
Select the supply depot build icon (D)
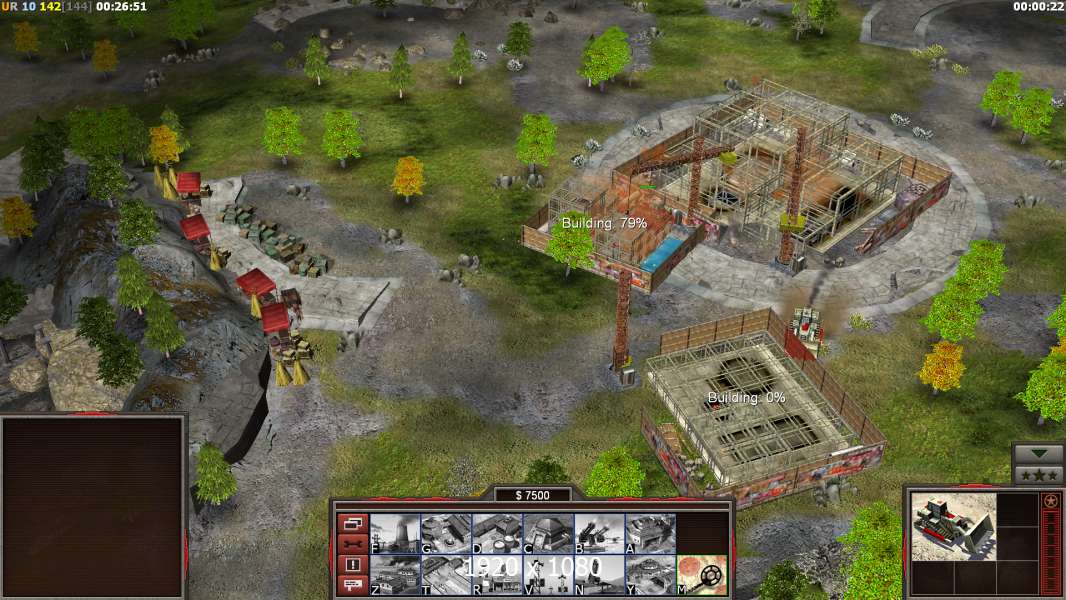(497, 534)
